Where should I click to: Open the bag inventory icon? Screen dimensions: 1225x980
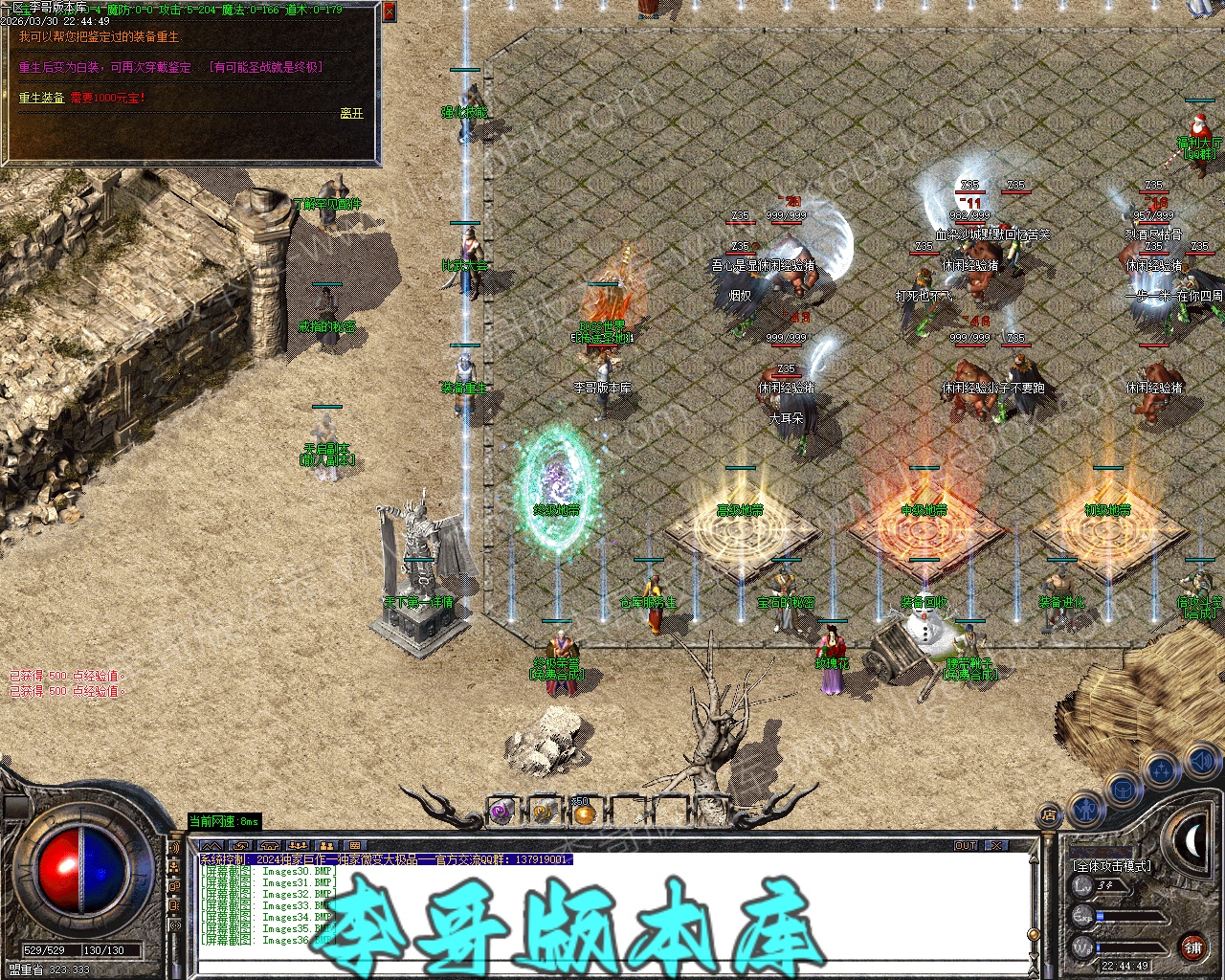coord(1123,791)
